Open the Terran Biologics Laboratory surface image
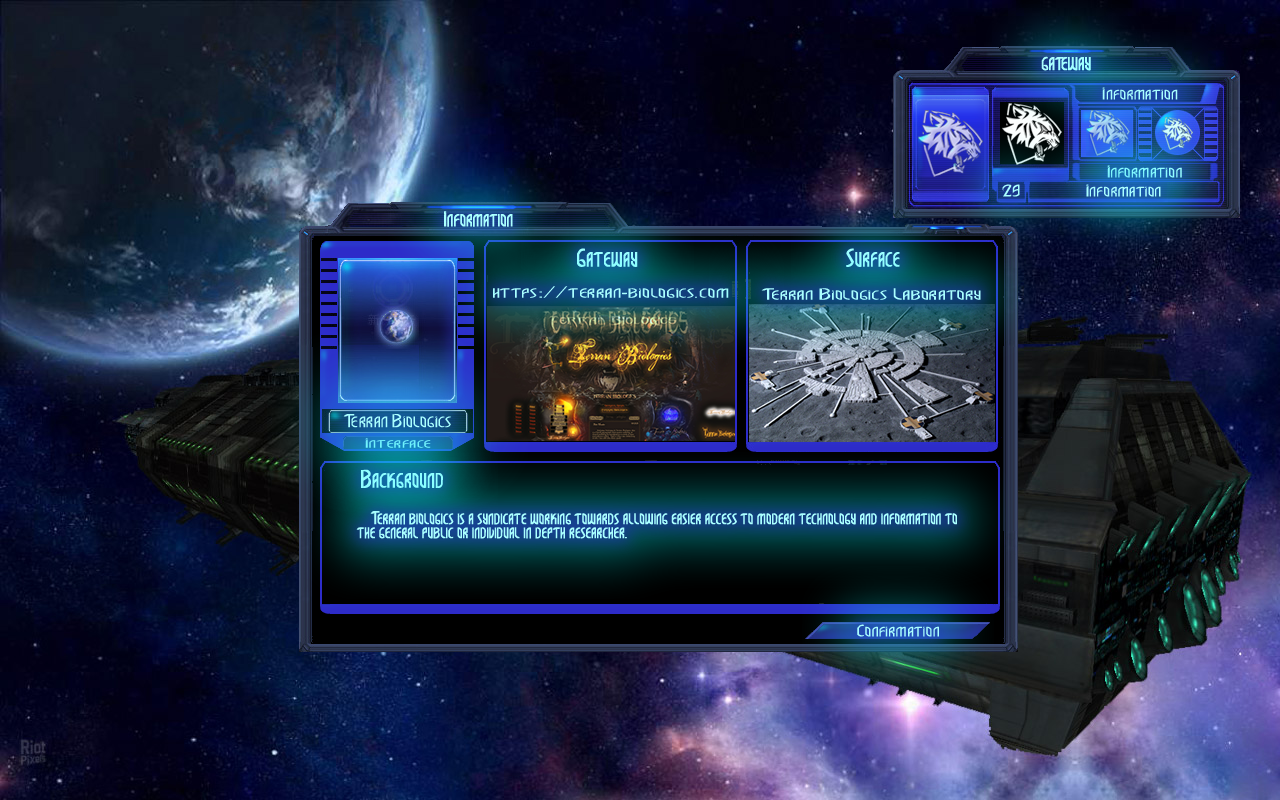1280x800 pixels. [x=871, y=373]
